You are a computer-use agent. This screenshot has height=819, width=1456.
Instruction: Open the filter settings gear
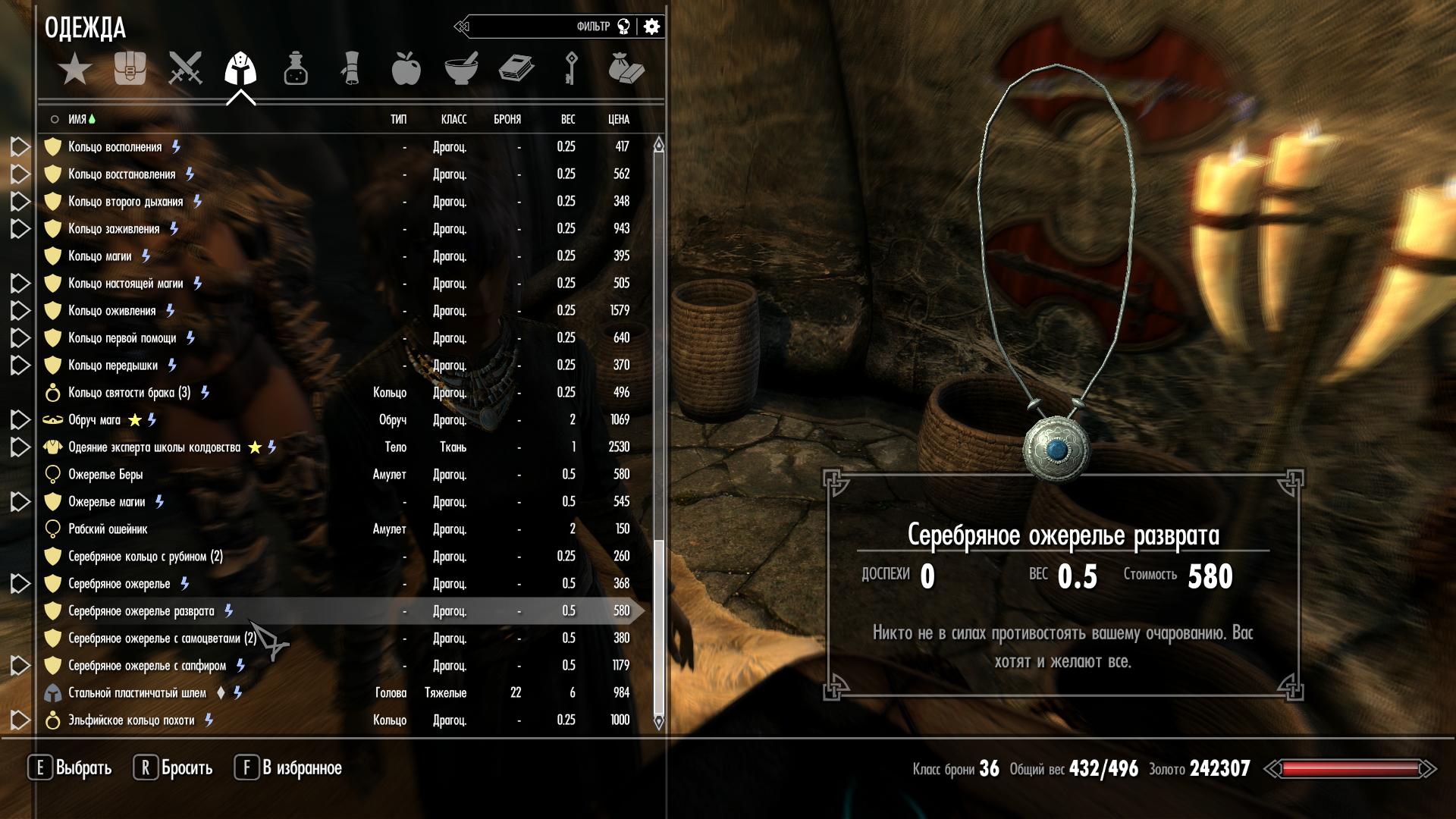[x=651, y=27]
